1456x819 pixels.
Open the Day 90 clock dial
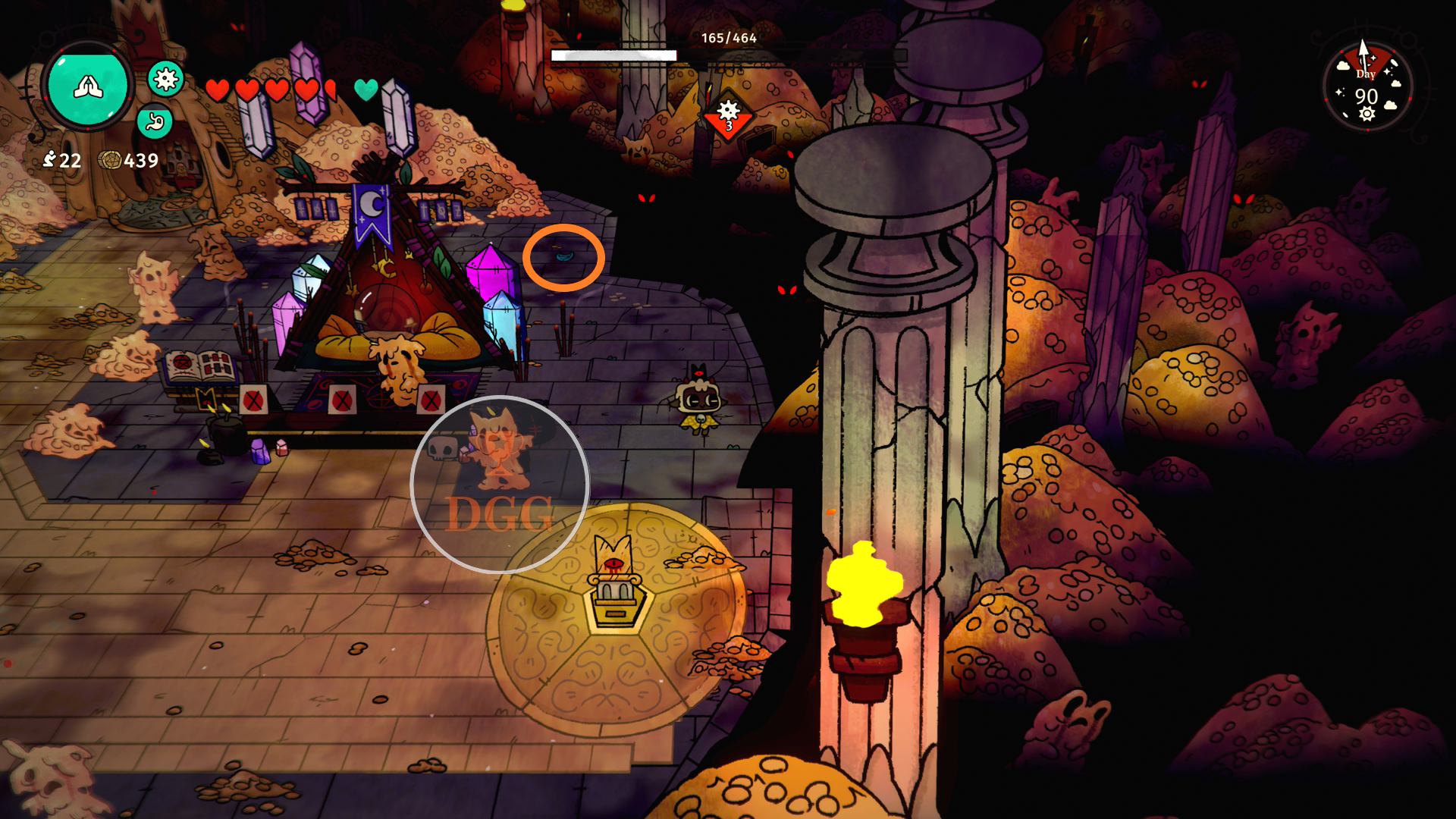pos(1367,86)
